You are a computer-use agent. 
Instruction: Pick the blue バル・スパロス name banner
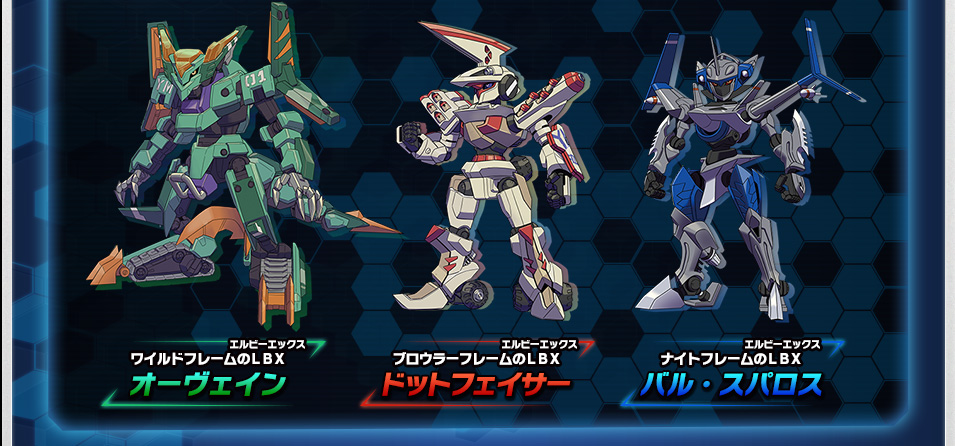pos(733,384)
